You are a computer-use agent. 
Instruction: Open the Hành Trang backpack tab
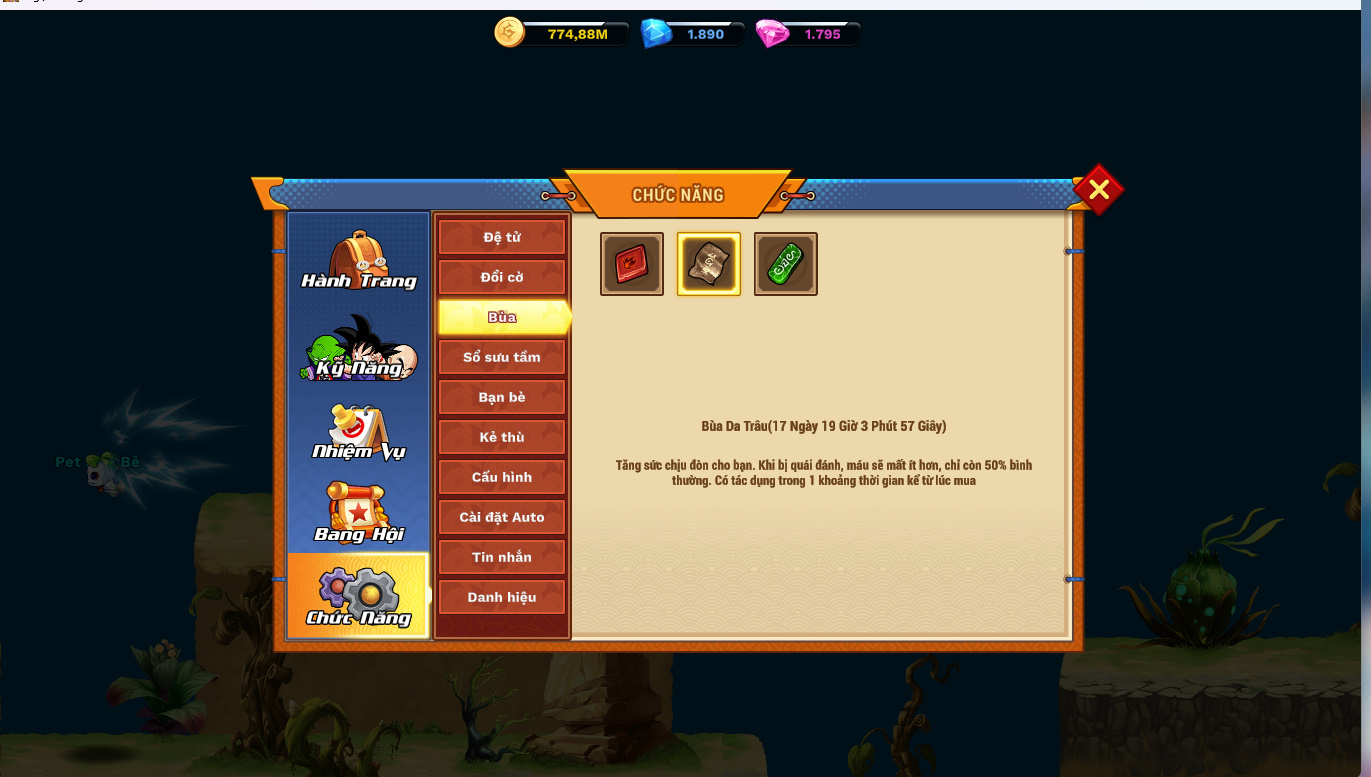point(358,260)
